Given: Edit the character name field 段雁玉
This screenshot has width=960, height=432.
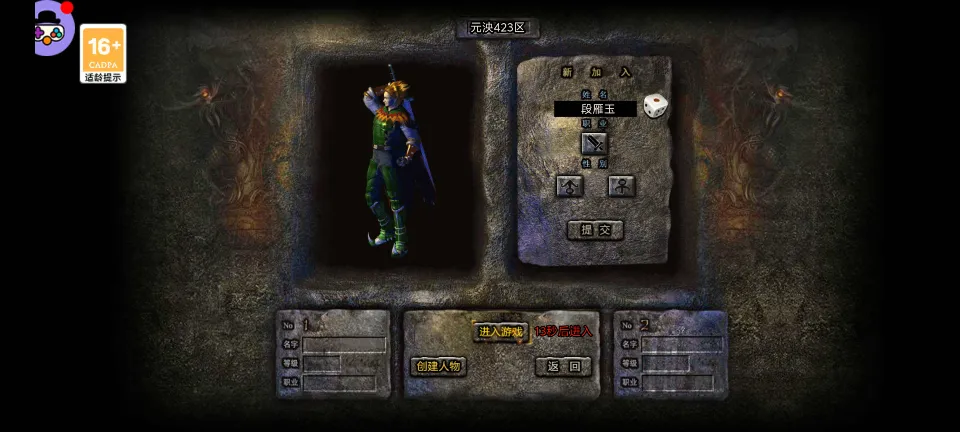Looking at the screenshot, I should click(595, 109).
